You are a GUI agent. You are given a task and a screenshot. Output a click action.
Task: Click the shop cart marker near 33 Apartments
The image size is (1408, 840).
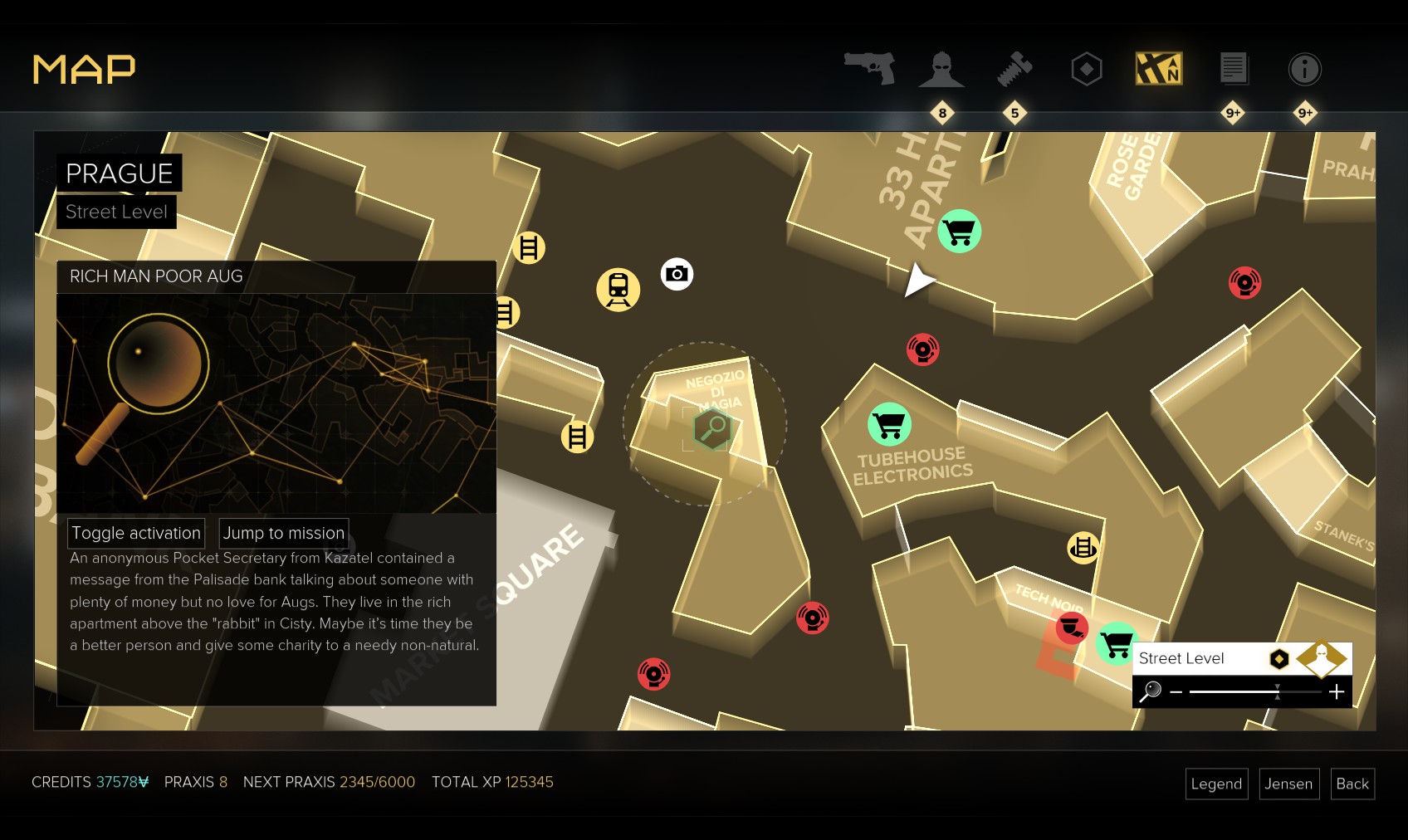[x=959, y=231]
